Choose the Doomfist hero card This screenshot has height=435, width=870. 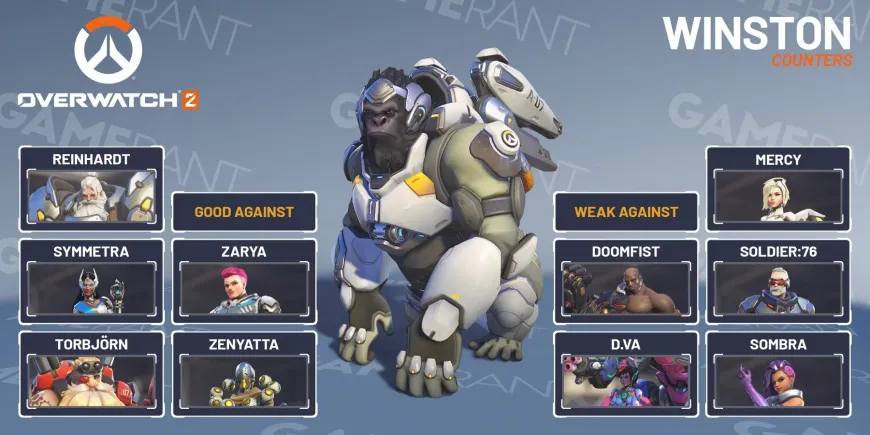pos(626,281)
